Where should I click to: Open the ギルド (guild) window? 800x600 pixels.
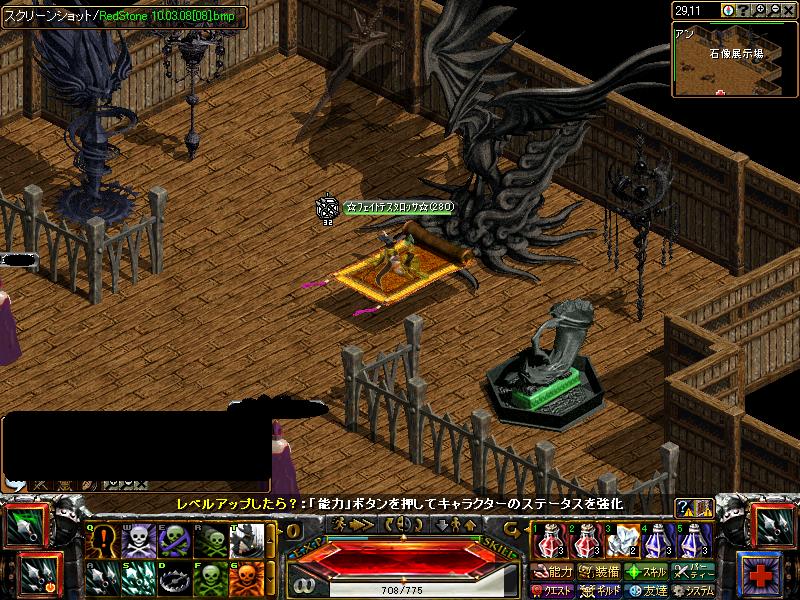[x=600, y=591]
